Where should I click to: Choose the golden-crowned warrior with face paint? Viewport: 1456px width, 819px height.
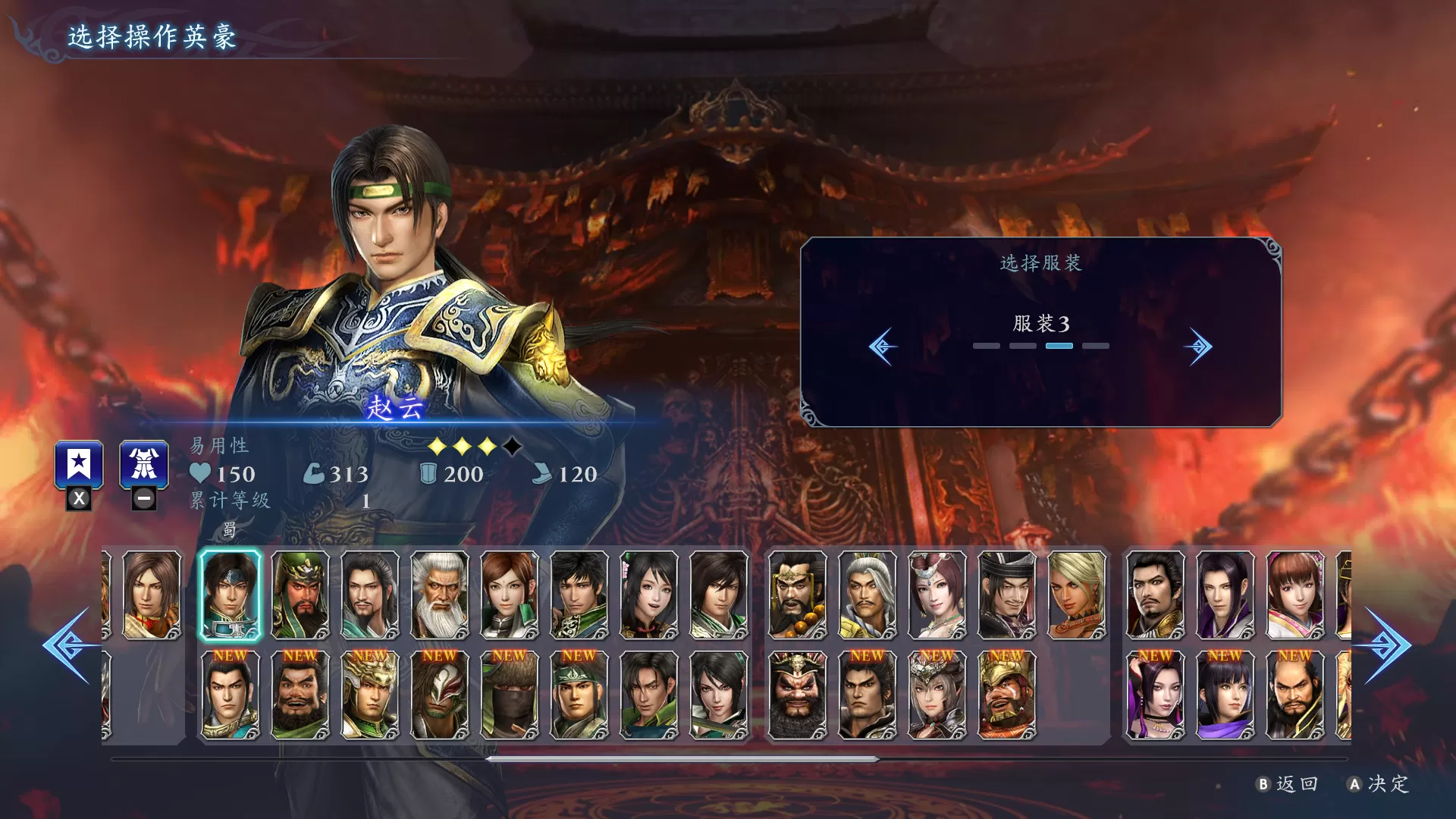point(1007,695)
